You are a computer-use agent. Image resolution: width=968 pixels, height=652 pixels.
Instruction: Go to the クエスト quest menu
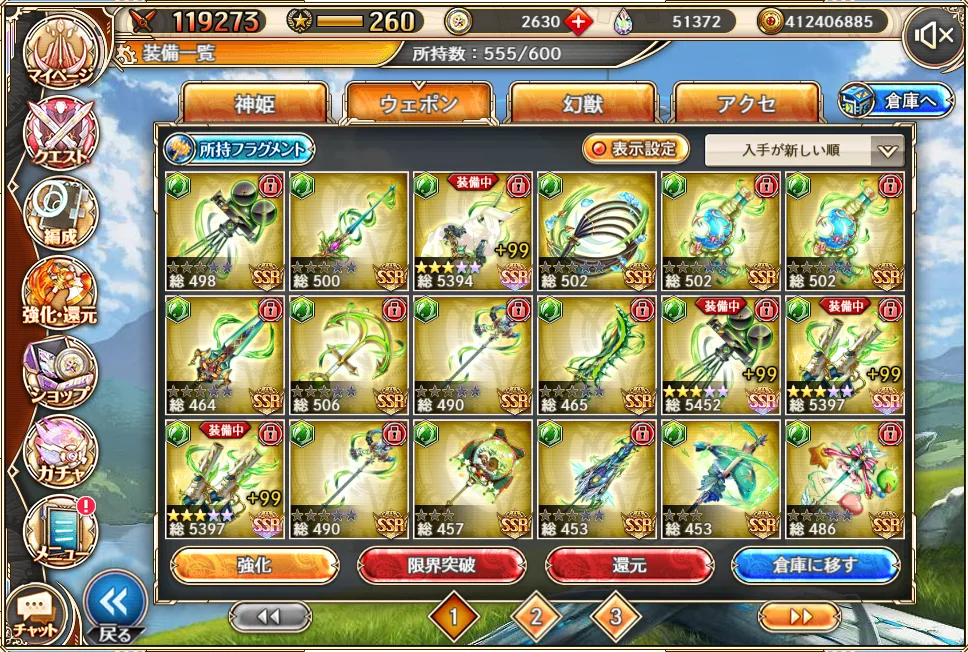(60, 133)
